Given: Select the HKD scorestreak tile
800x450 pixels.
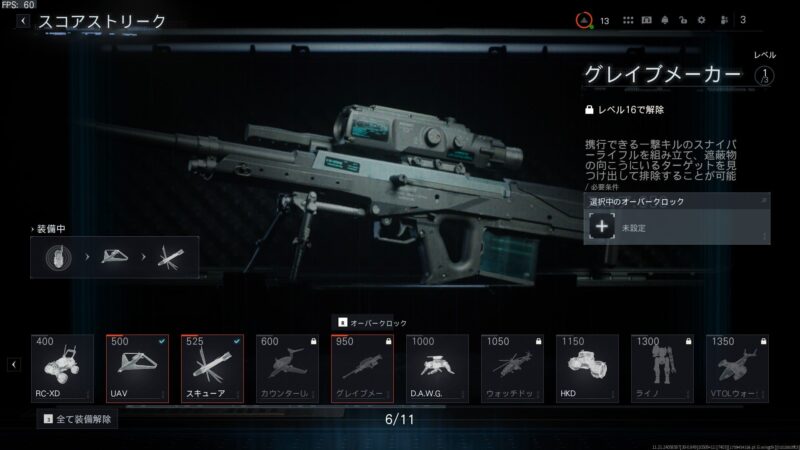Looking at the screenshot, I should point(587,368).
